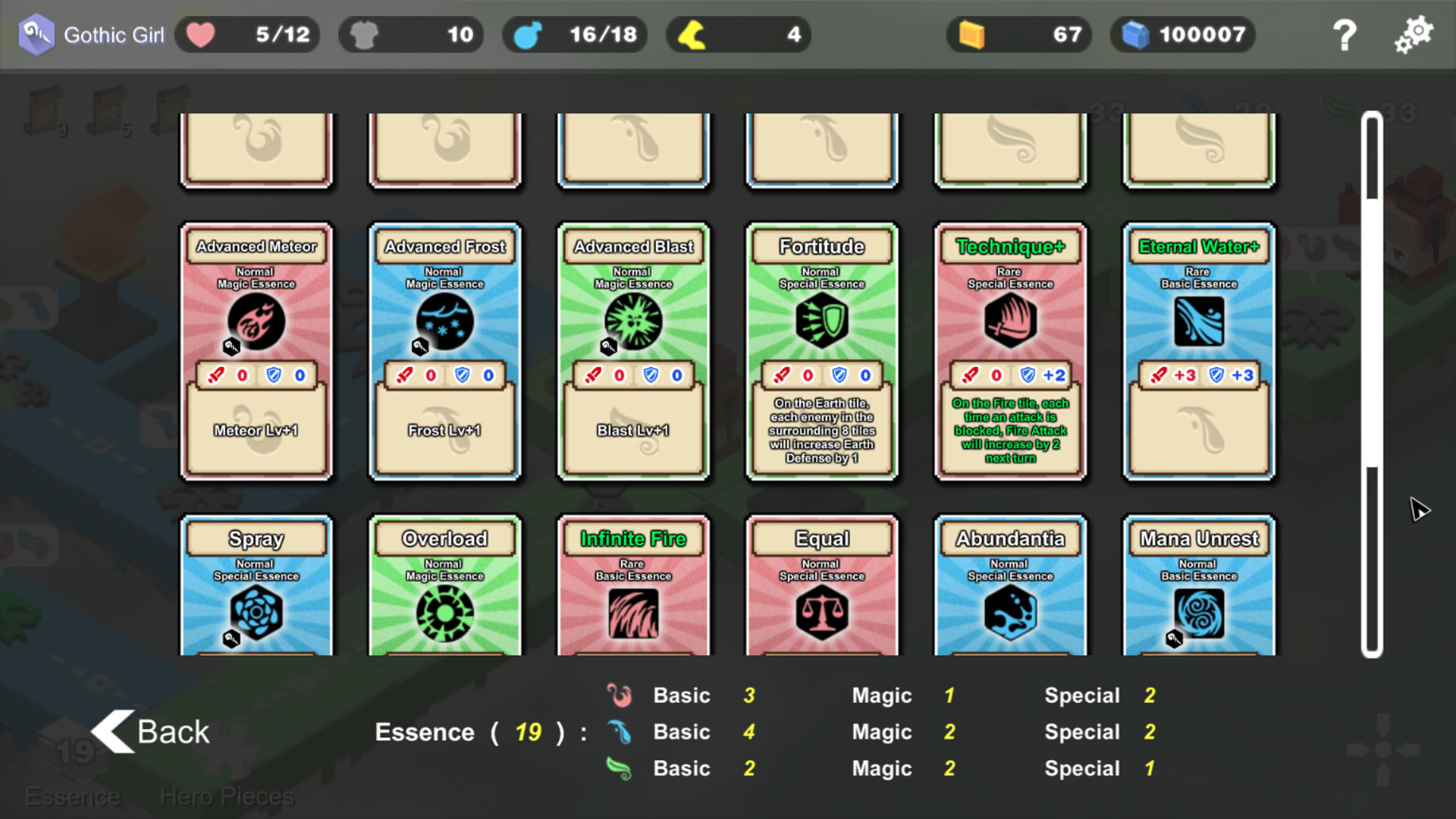The image size is (1456, 819).
Task: Click the blue cube resource icon
Action: coord(1137,34)
